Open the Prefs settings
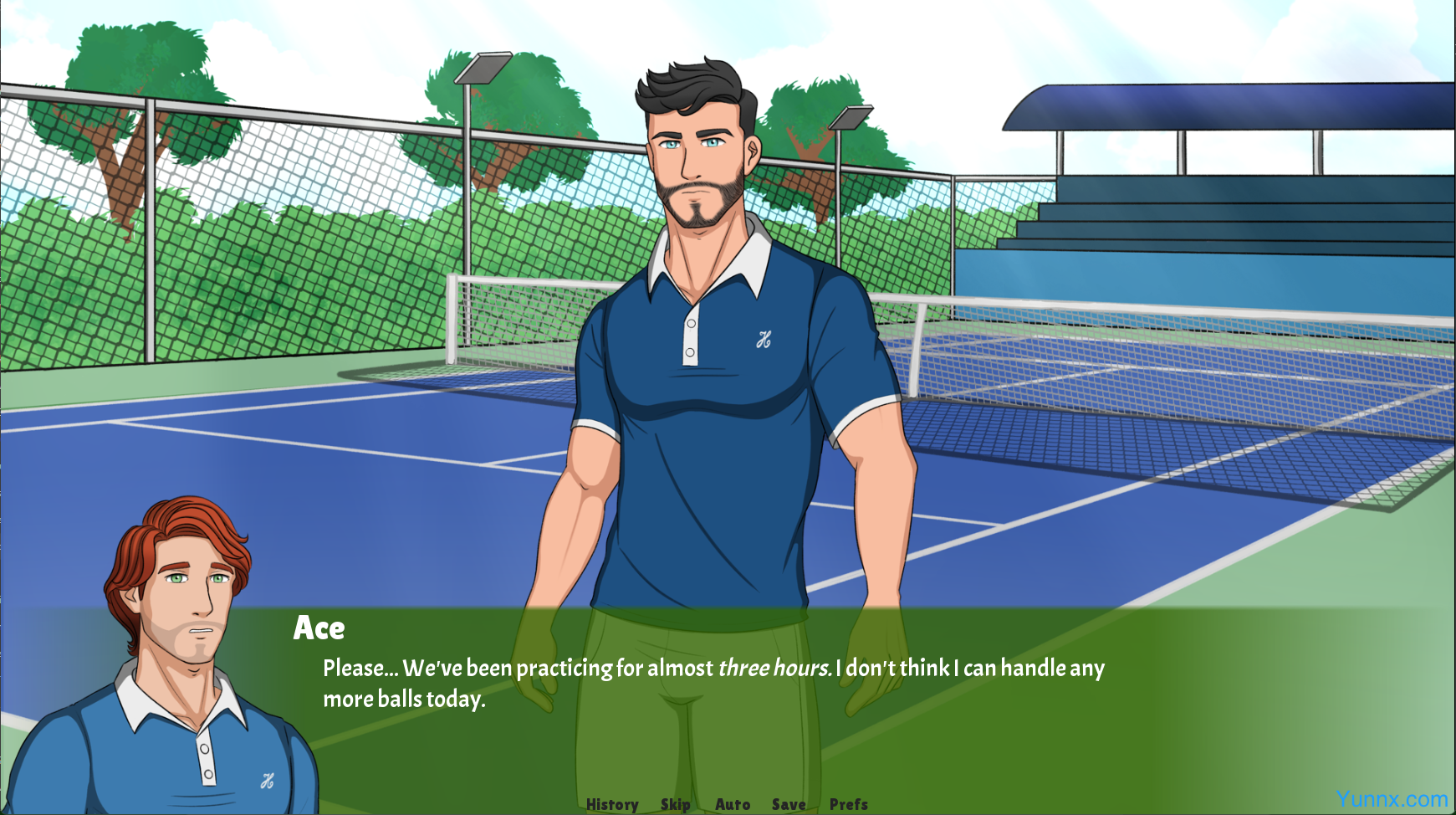Image resolution: width=1456 pixels, height=815 pixels. [849, 804]
